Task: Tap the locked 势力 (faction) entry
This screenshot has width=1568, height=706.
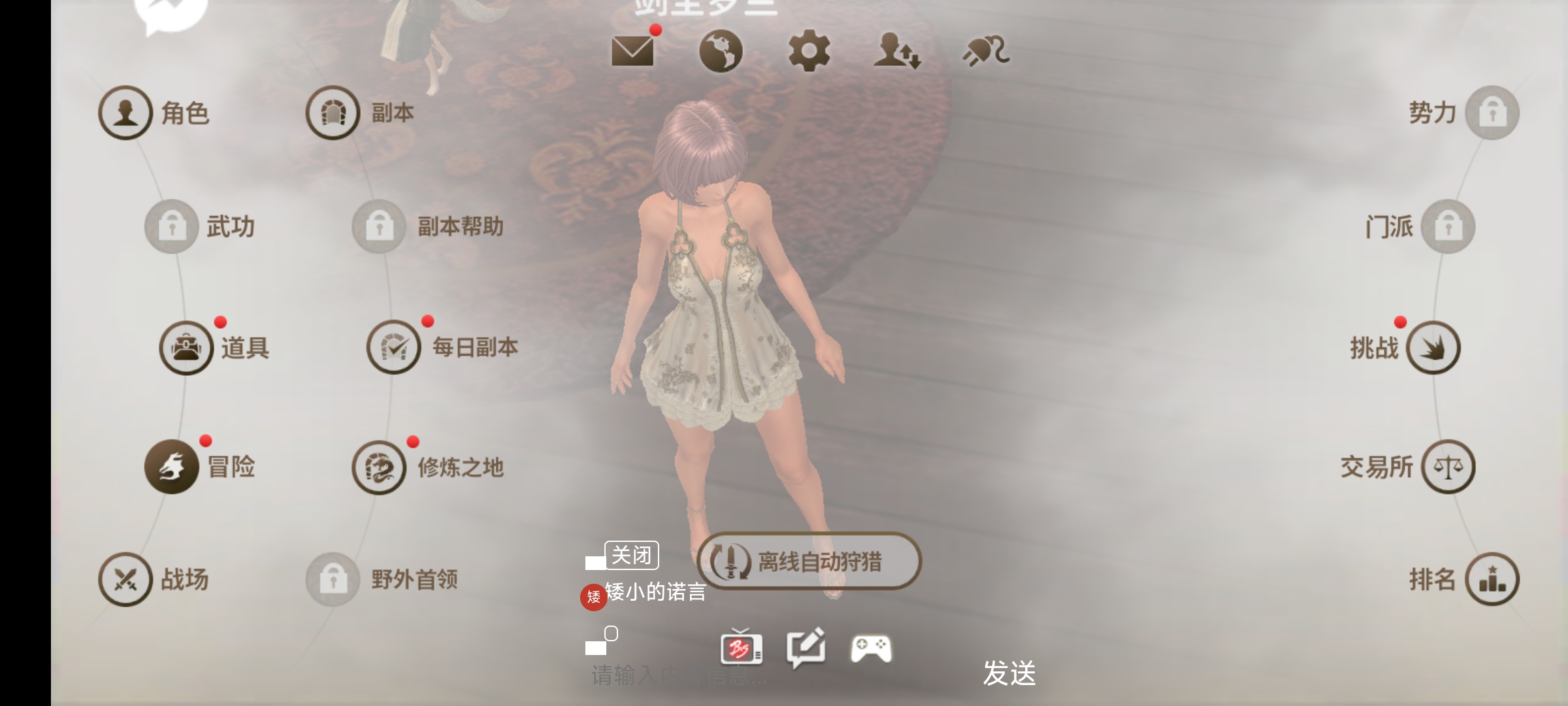Action: [x=1492, y=112]
